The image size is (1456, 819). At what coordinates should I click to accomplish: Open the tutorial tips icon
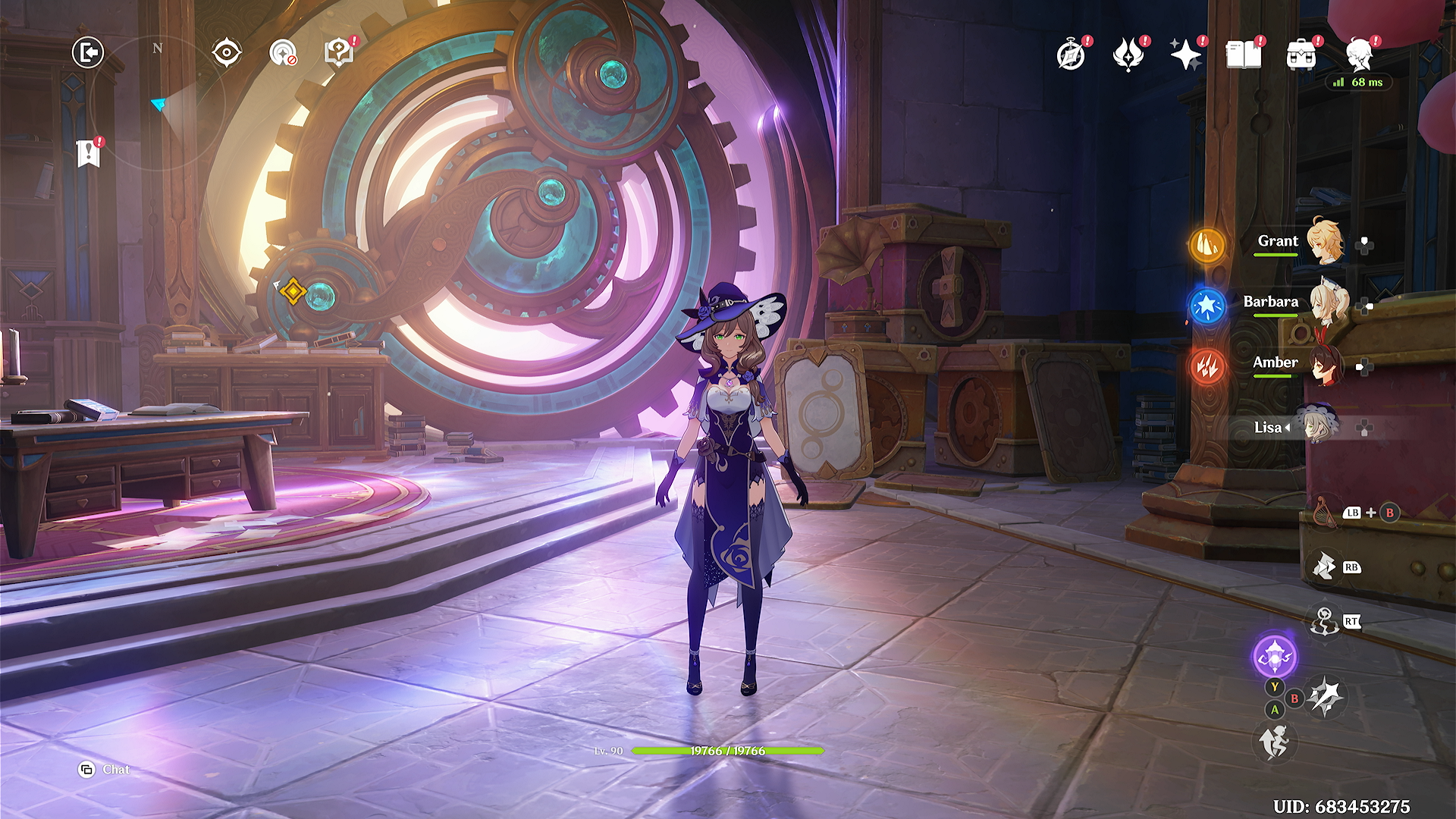coord(339,53)
